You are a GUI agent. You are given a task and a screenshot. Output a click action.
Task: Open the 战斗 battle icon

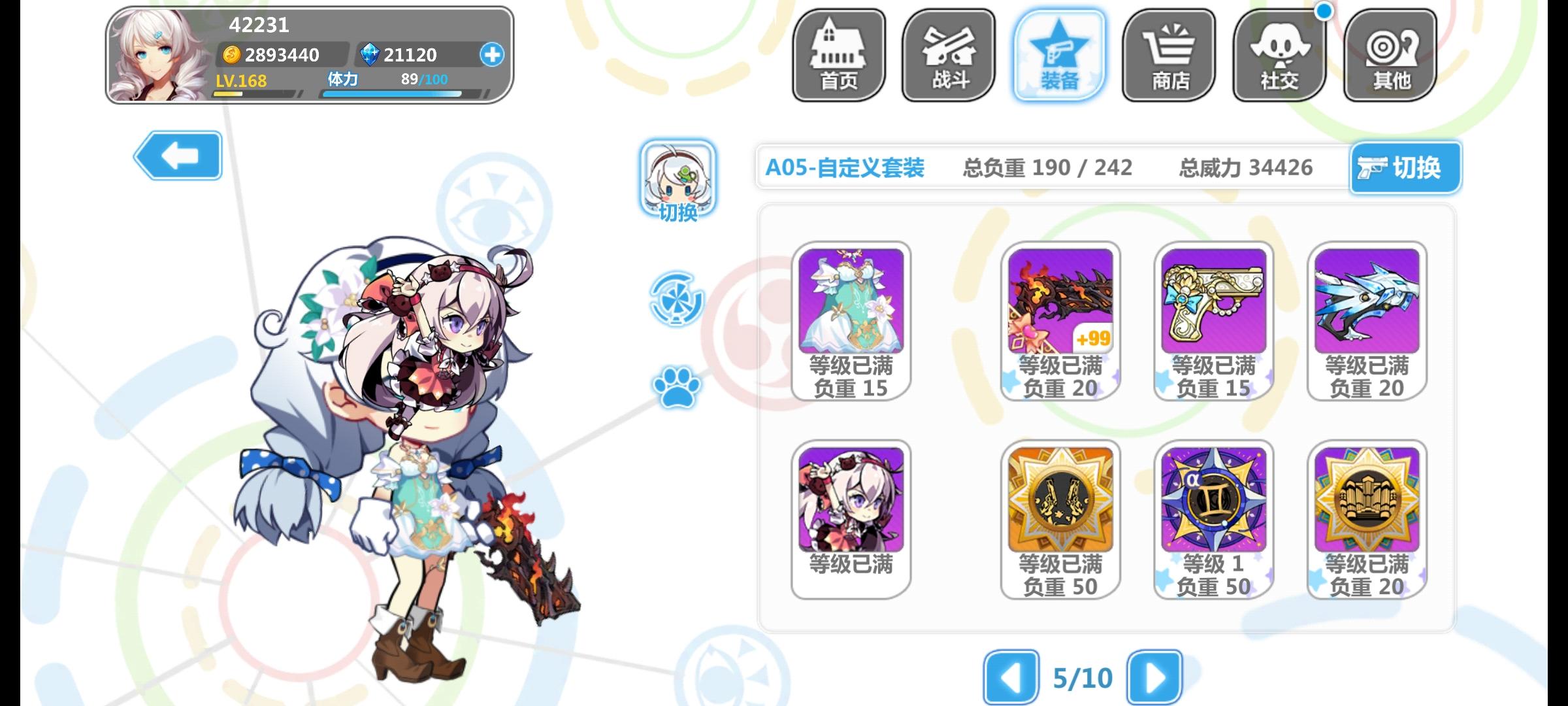coord(947,56)
